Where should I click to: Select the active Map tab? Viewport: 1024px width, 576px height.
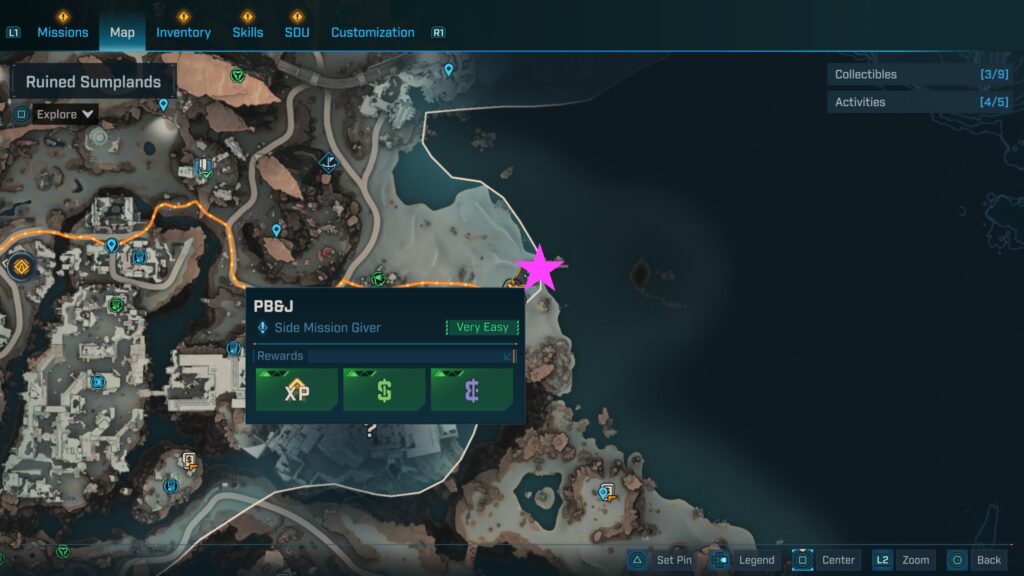pyautogui.click(x=122, y=32)
